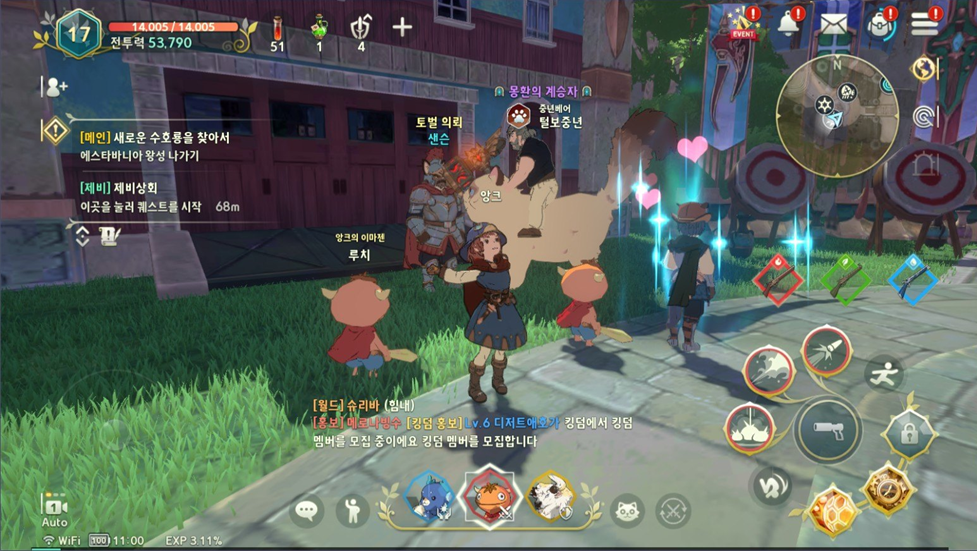The width and height of the screenshot is (977, 551).
Task: Open the chat speech bubble
Action: click(307, 511)
